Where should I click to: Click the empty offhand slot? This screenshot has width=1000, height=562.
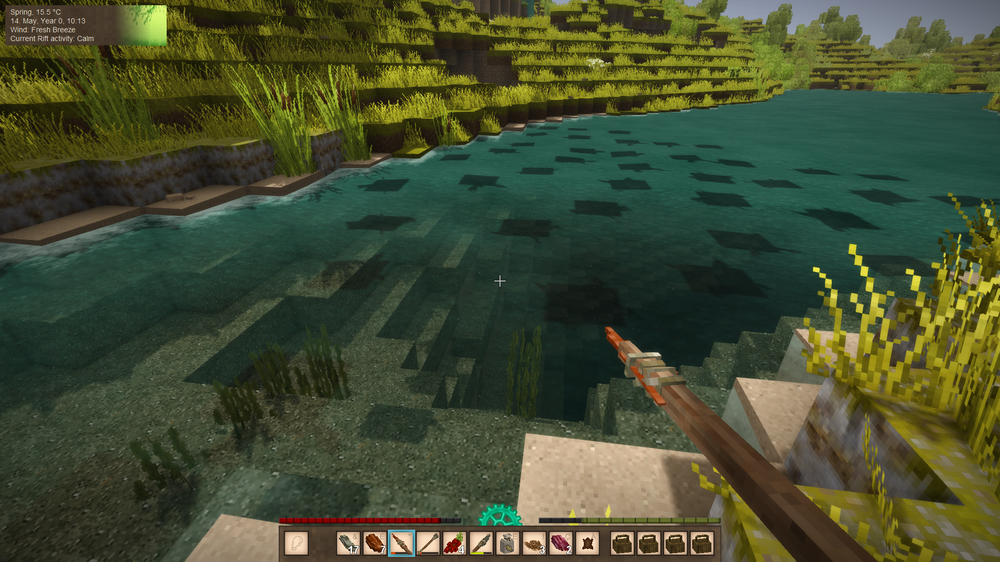(296, 543)
